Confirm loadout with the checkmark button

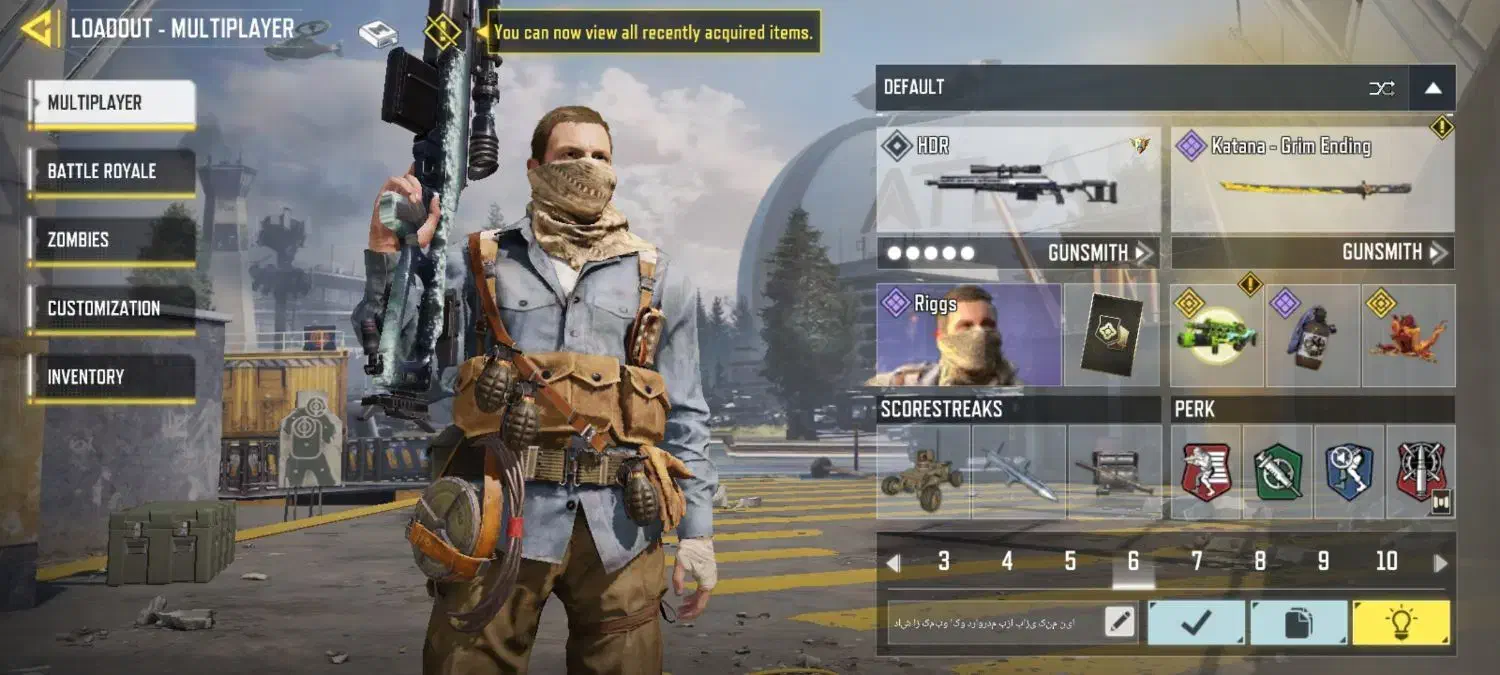pyautogui.click(x=1196, y=622)
